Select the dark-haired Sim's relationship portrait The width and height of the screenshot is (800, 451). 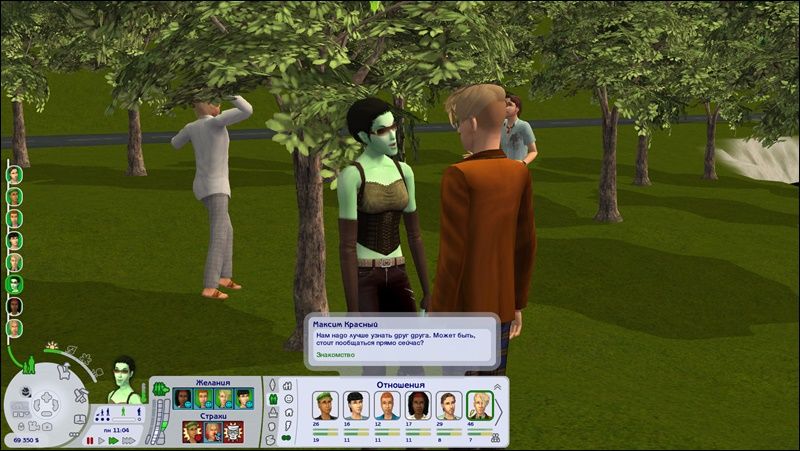(x=356, y=405)
